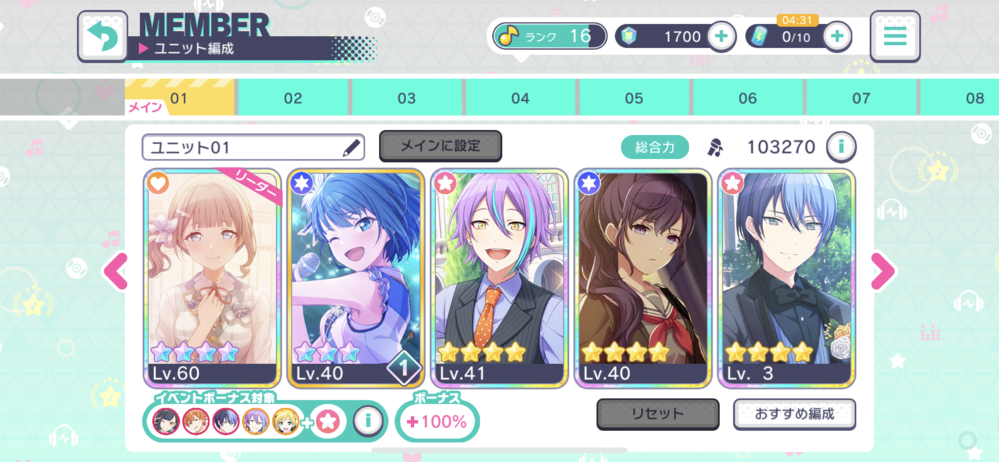
Task: Select unit tab 04
Action: (520, 98)
